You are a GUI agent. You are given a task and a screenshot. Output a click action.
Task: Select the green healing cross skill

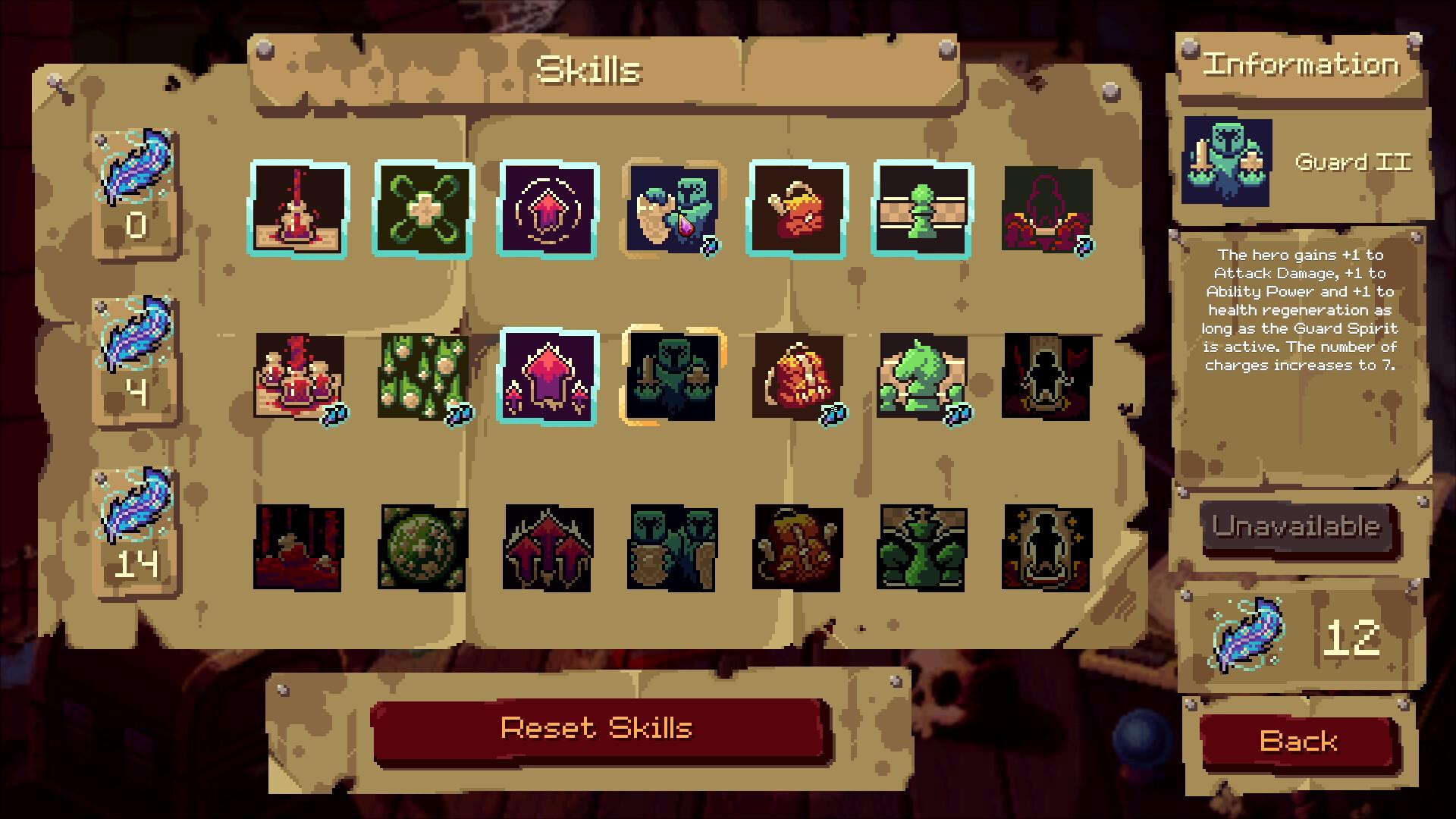[x=423, y=209]
